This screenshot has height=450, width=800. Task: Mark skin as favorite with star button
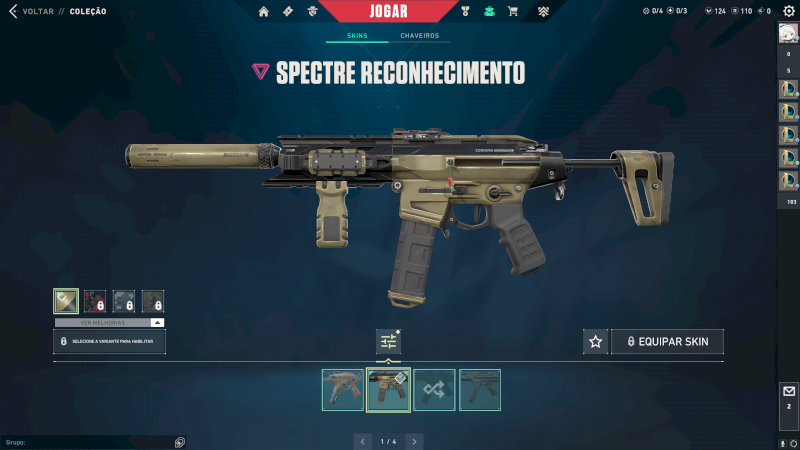pyautogui.click(x=595, y=342)
